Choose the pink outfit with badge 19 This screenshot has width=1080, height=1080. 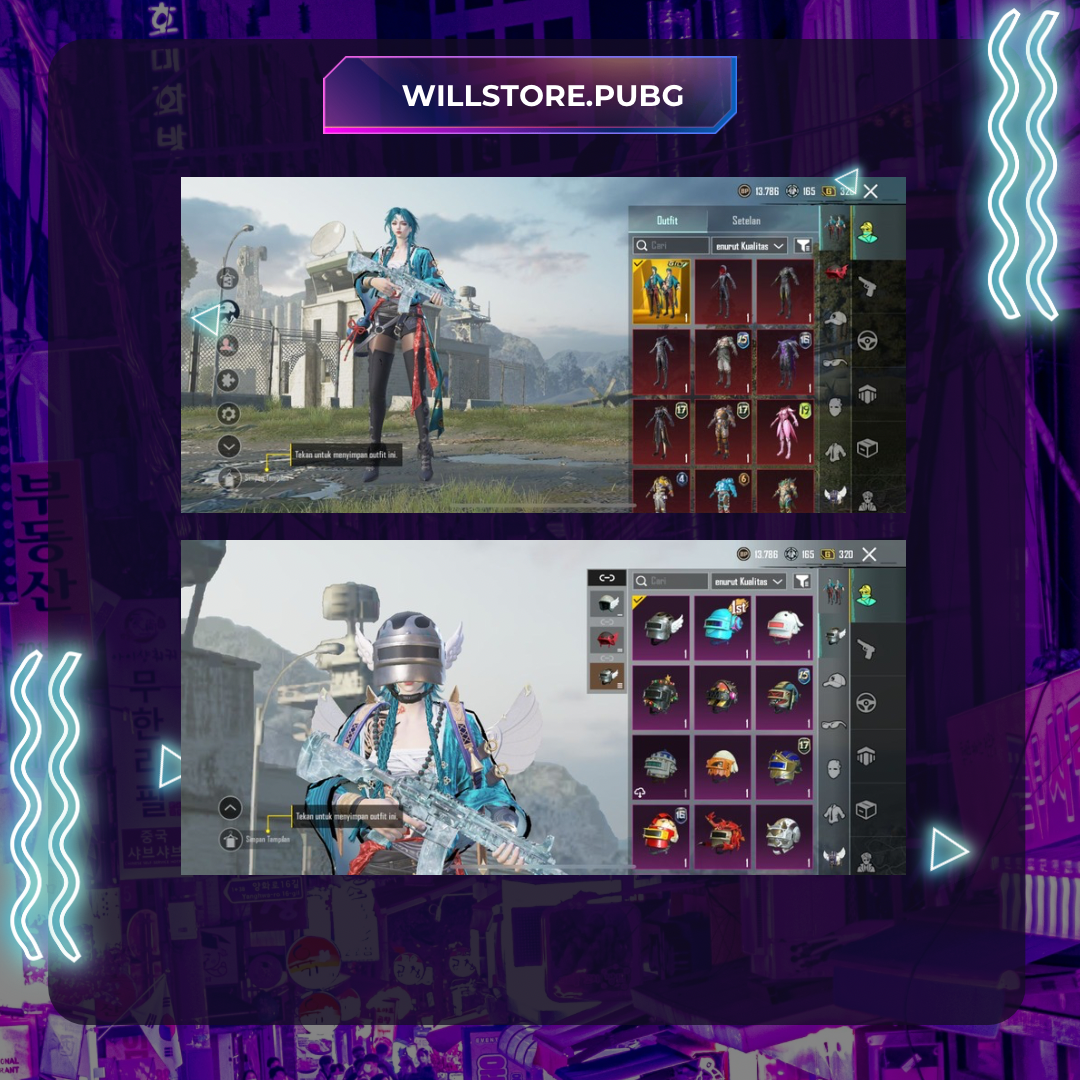pos(785,429)
